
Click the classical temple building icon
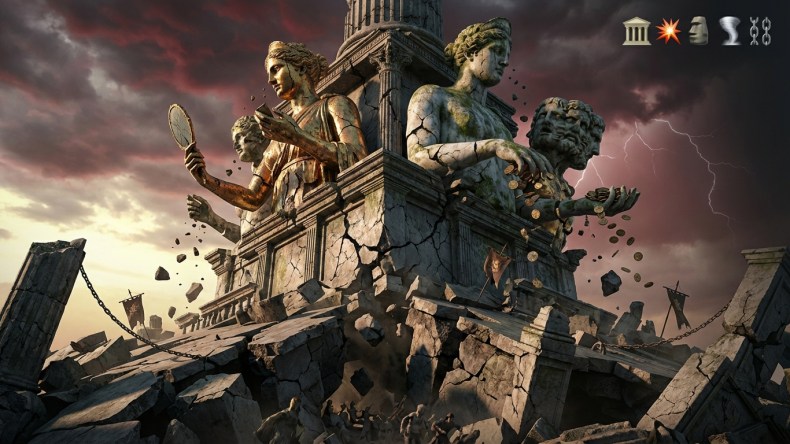click(x=636, y=31)
